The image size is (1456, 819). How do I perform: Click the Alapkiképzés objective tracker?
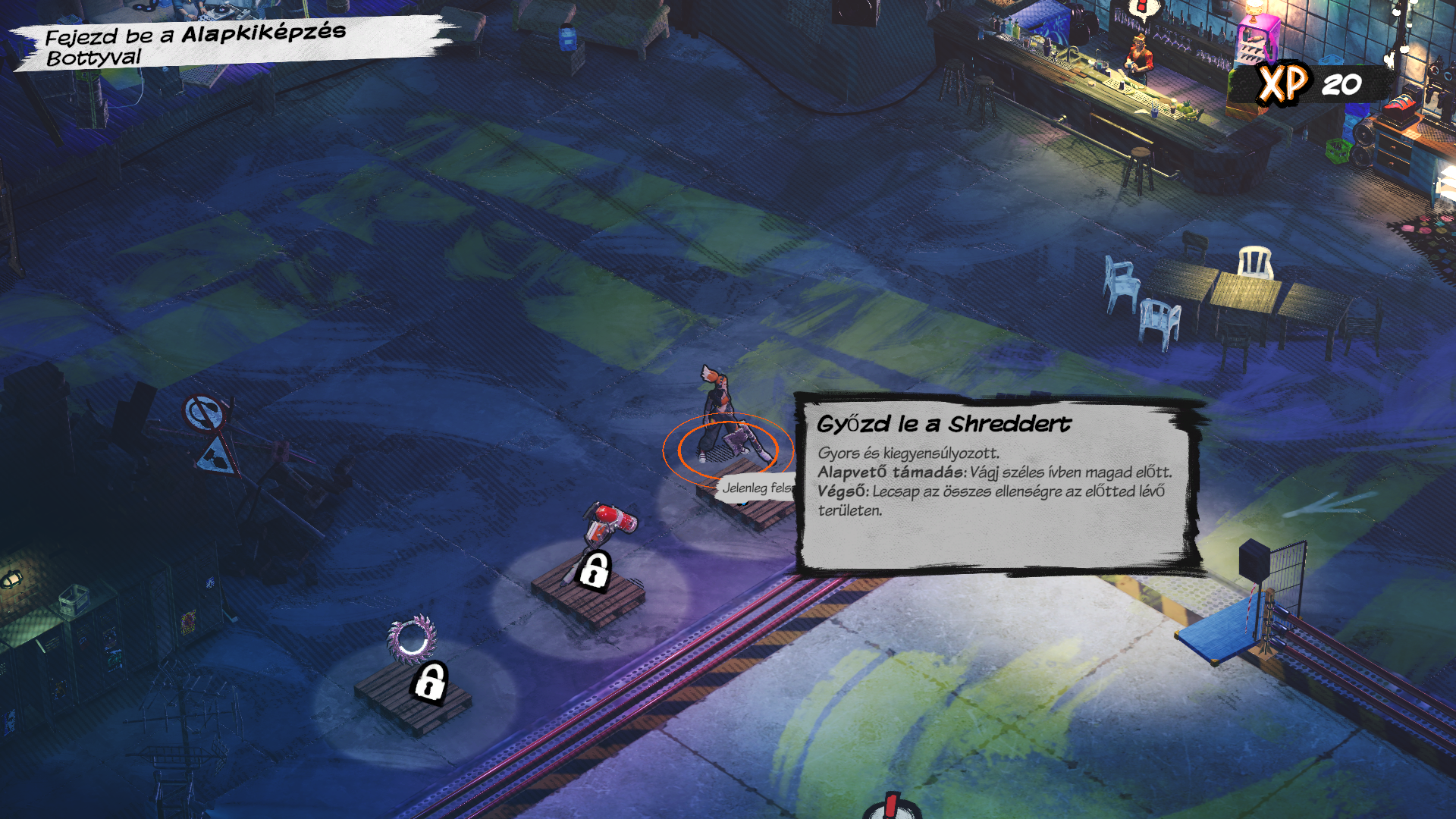coord(196,45)
